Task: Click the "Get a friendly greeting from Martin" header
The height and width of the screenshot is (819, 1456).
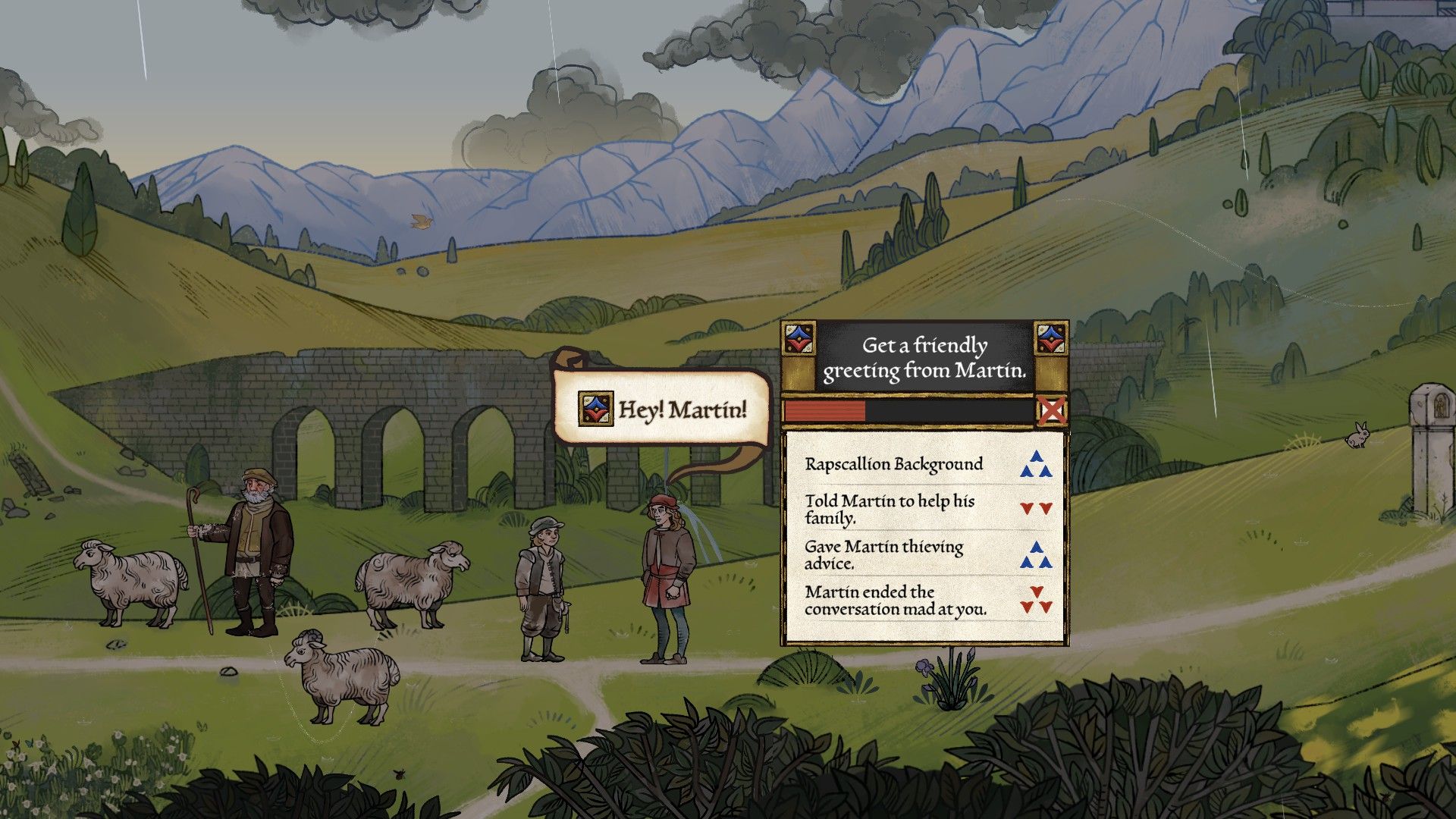Action: tap(924, 357)
